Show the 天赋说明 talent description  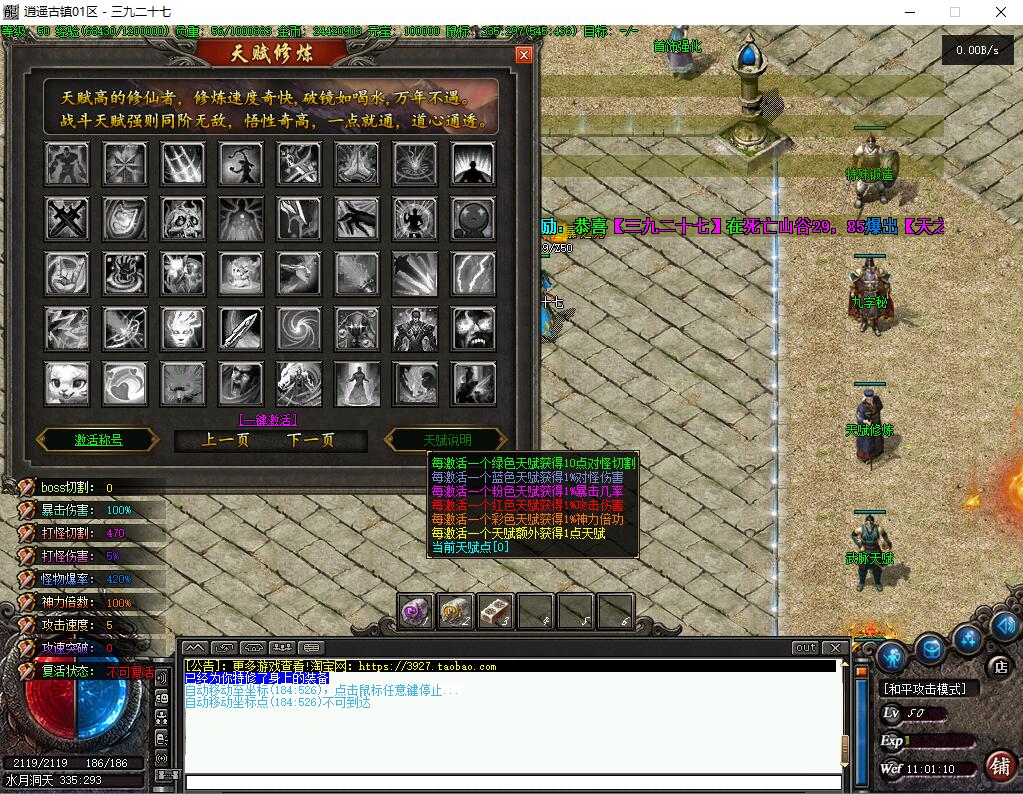tap(446, 440)
